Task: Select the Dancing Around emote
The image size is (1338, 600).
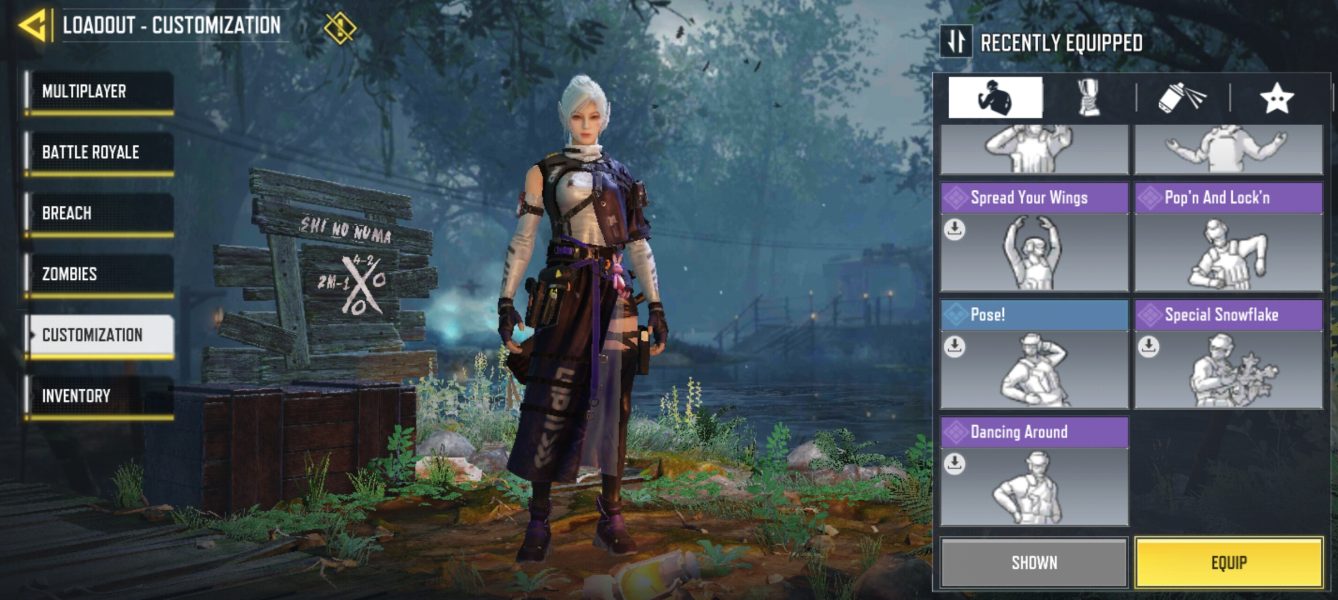Action: click(1034, 472)
